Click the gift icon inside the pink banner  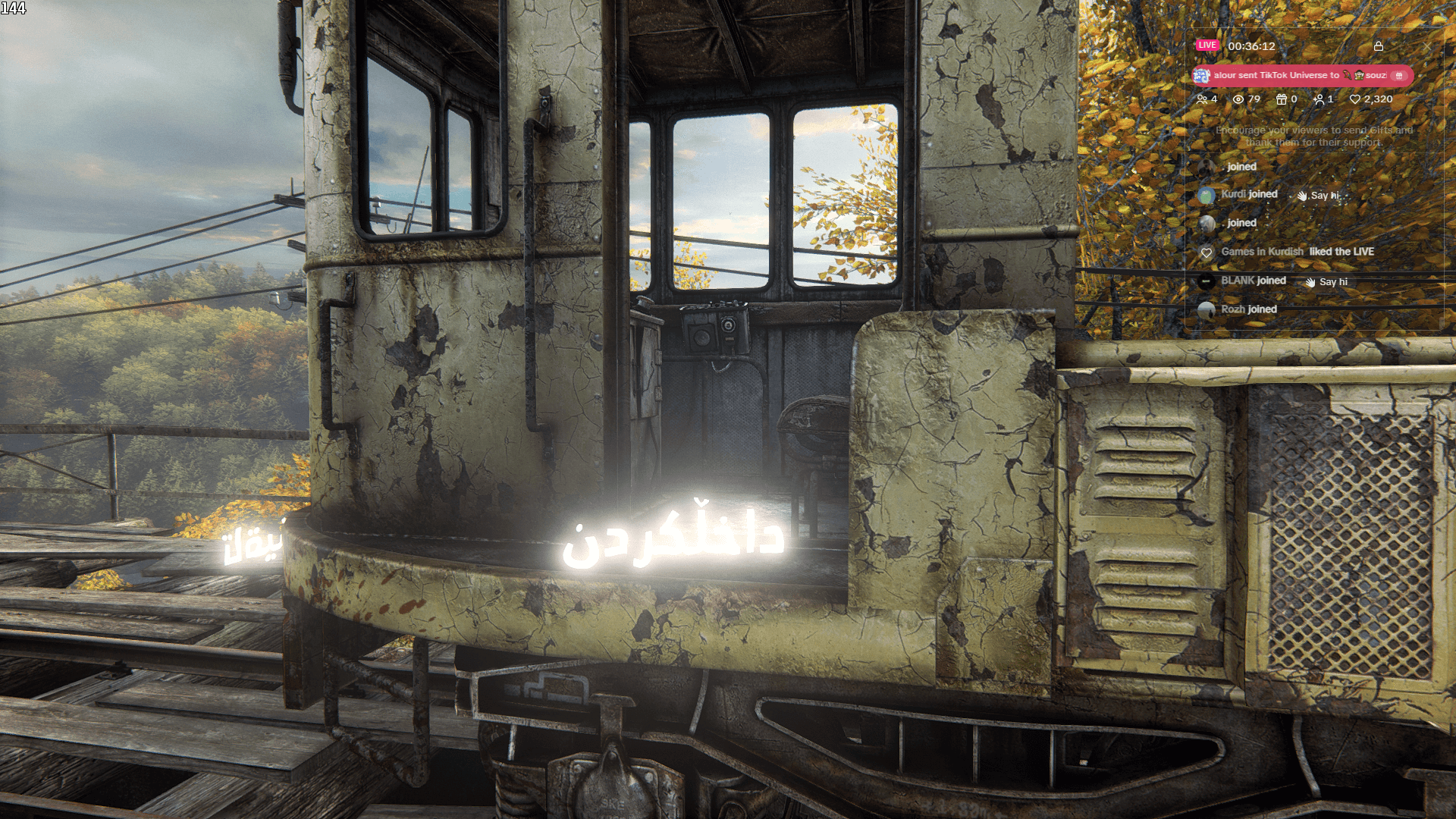[1398, 77]
